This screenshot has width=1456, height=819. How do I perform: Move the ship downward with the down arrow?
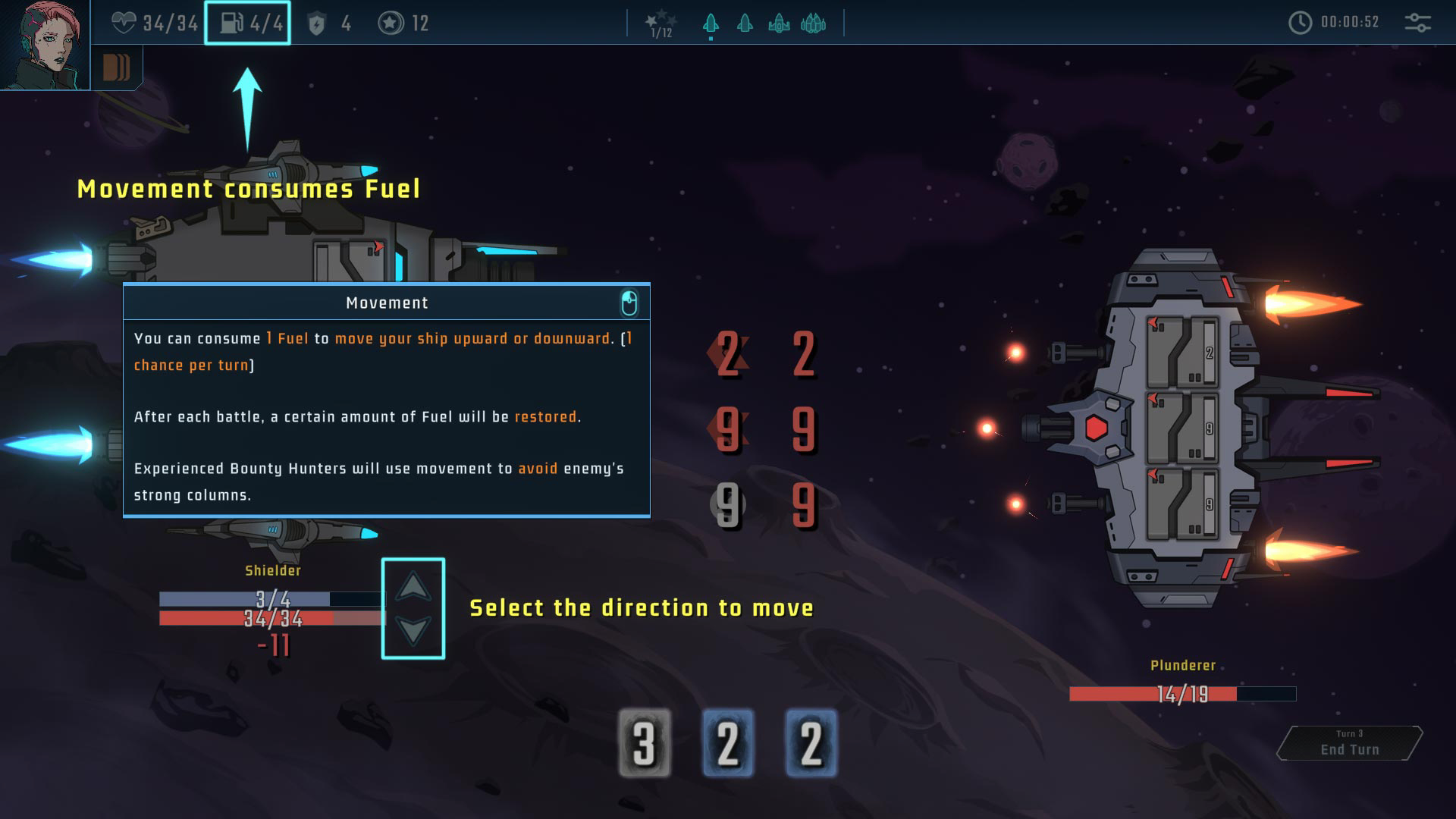[x=413, y=630]
